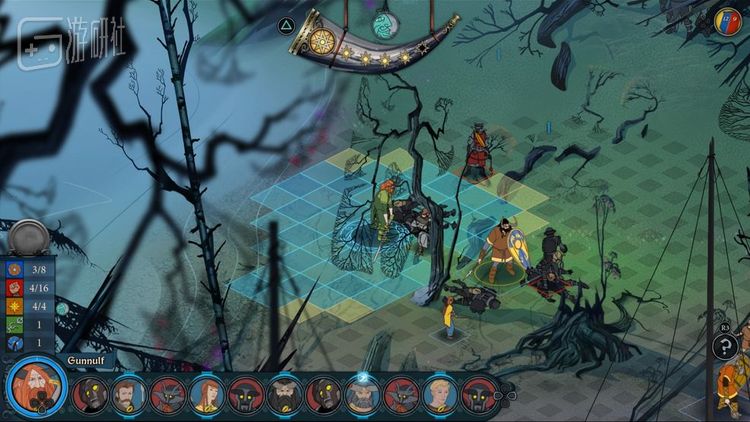Open the red and blue shield icon
750x422 pixels.
727,20
